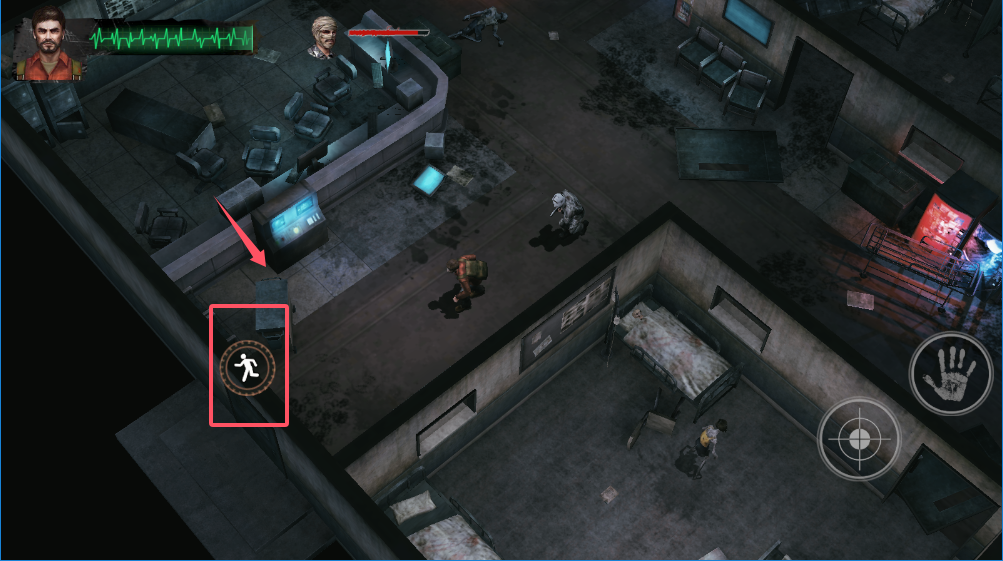Screen dimensions: 1003x561
Task: Select the bearded player character portrait
Action: click(49, 44)
